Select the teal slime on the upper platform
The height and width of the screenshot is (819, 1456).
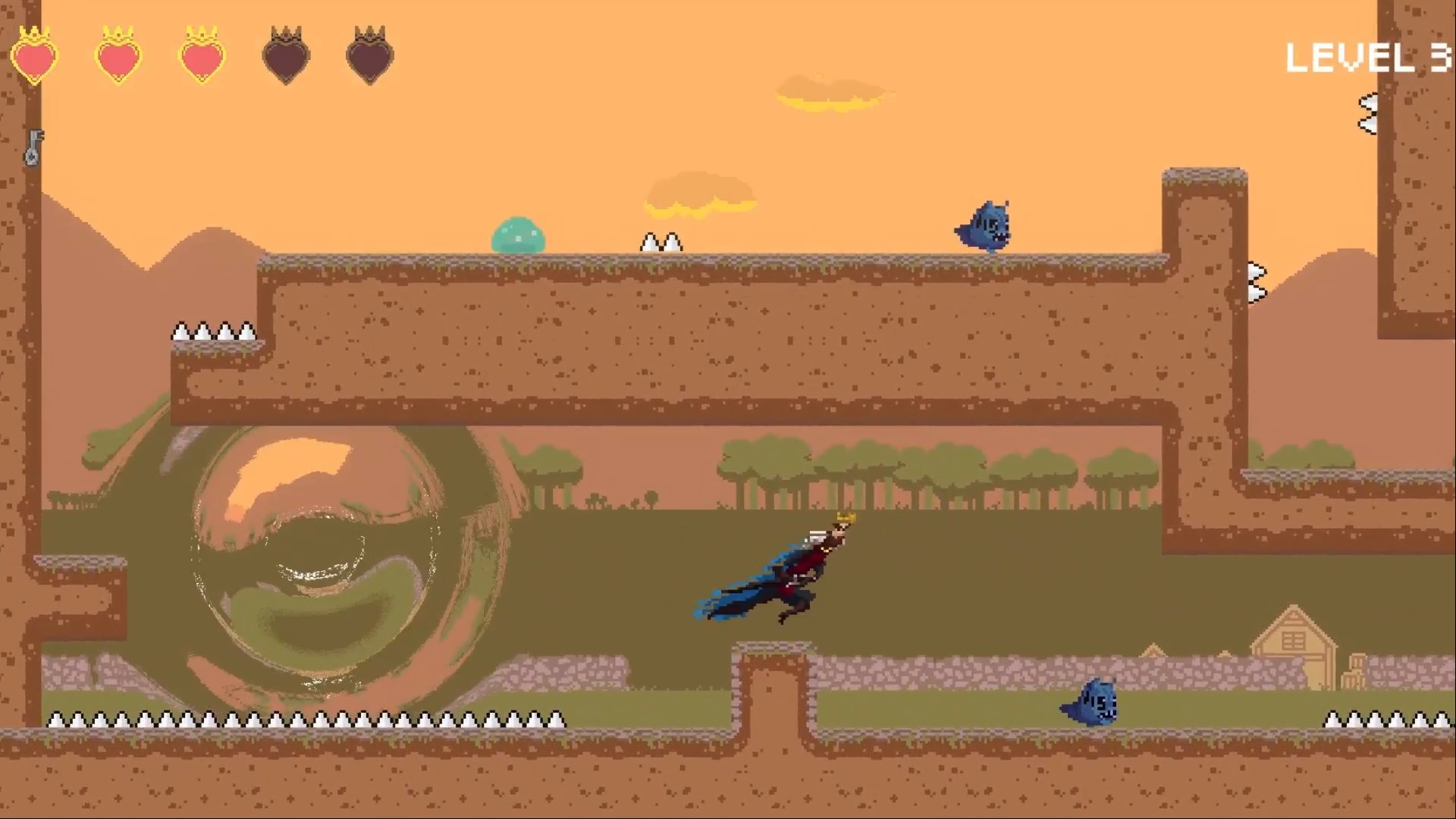point(519,235)
